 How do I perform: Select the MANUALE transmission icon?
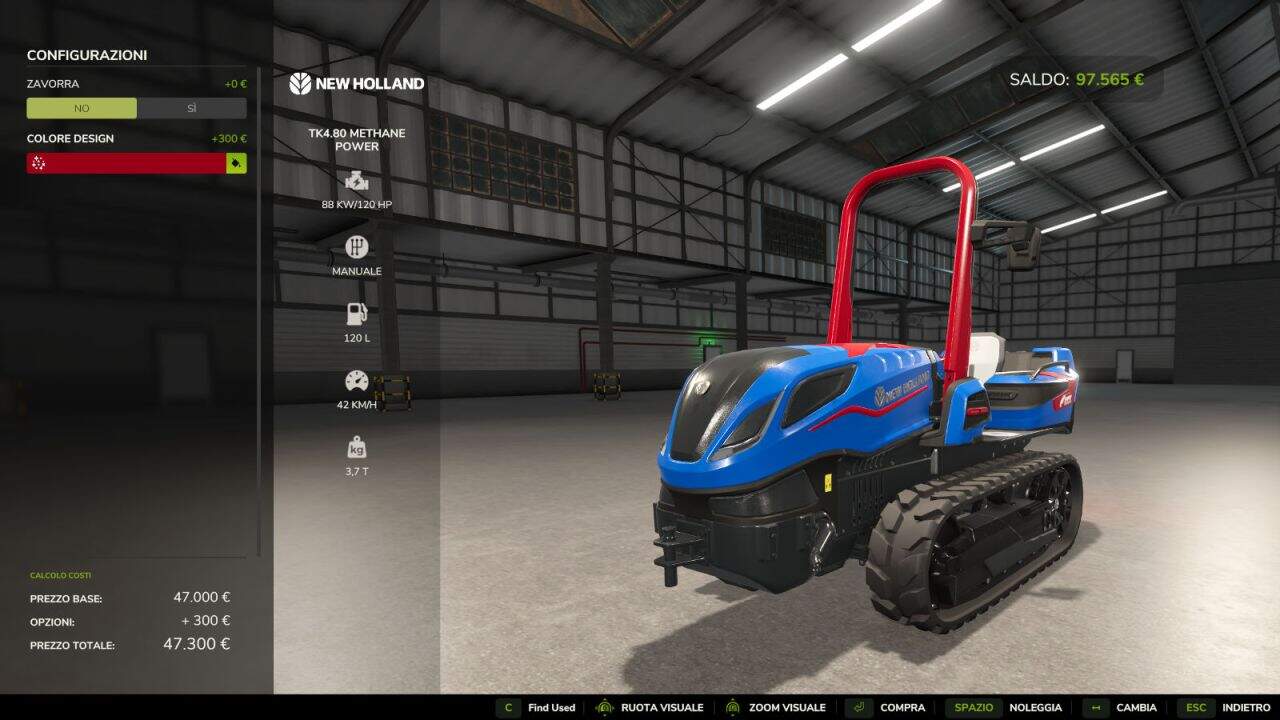click(357, 246)
